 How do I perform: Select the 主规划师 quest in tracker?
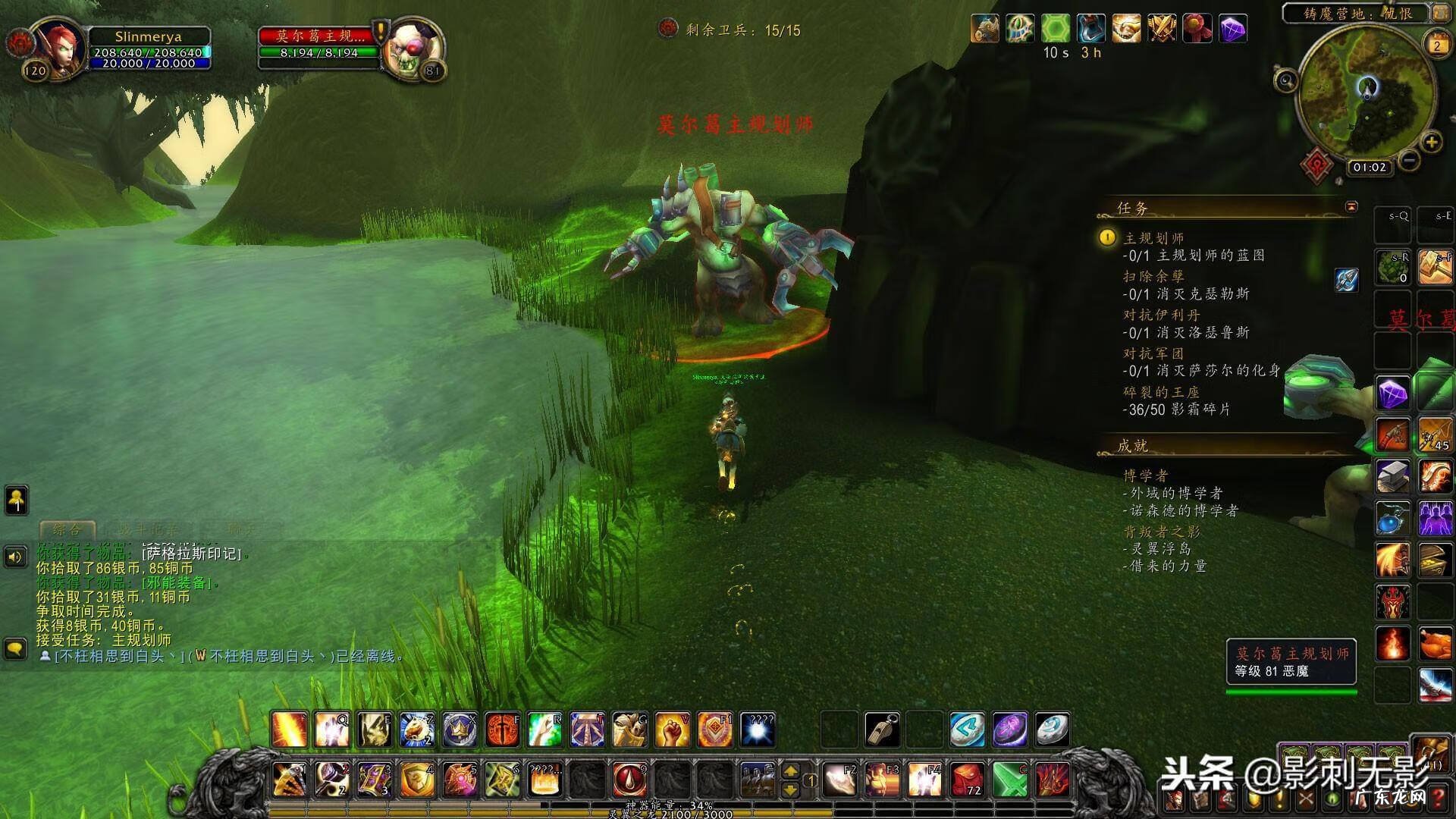(1153, 238)
